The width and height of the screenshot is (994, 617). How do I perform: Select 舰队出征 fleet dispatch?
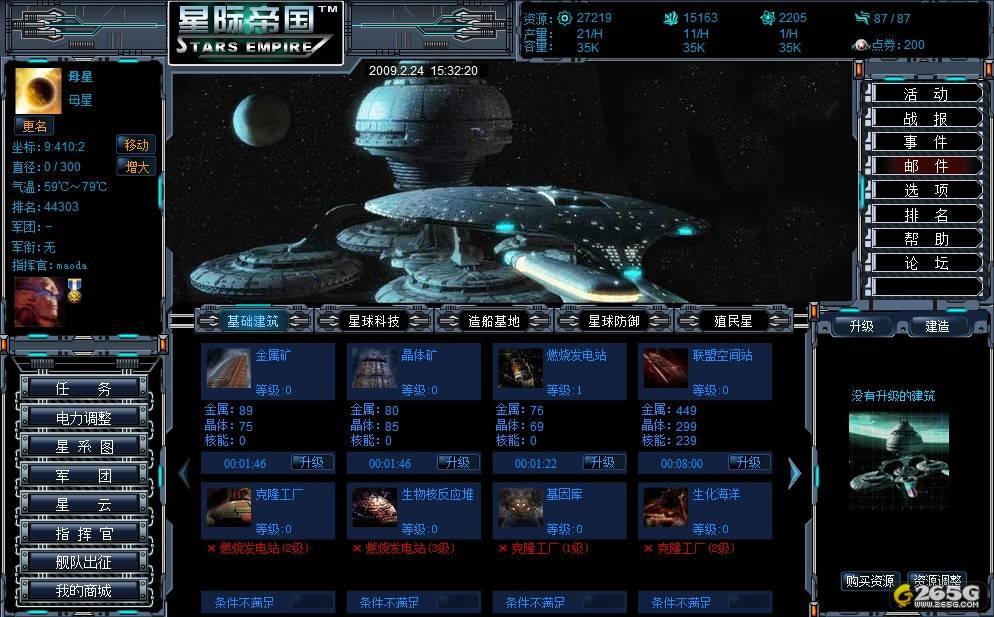pyautogui.click(x=84, y=562)
